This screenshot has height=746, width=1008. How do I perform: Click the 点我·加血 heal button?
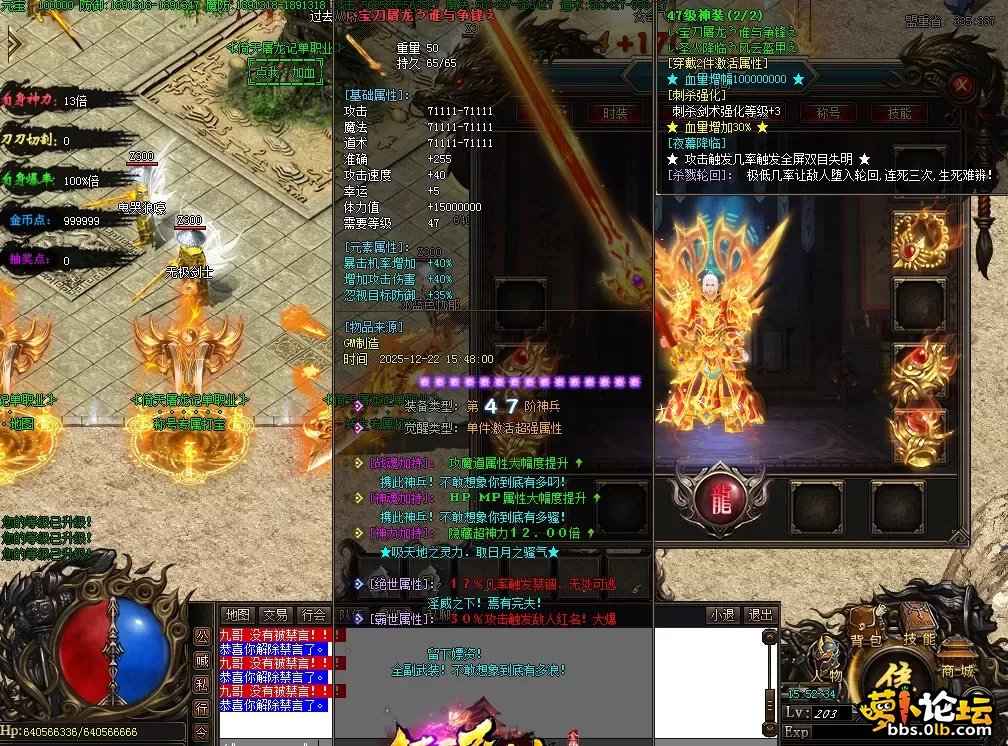coord(287,71)
